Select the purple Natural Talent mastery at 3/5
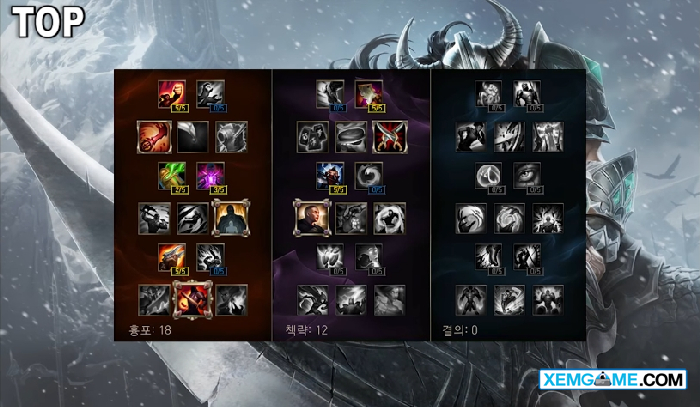Image resolution: width=700 pixels, height=407 pixels. [210, 176]
